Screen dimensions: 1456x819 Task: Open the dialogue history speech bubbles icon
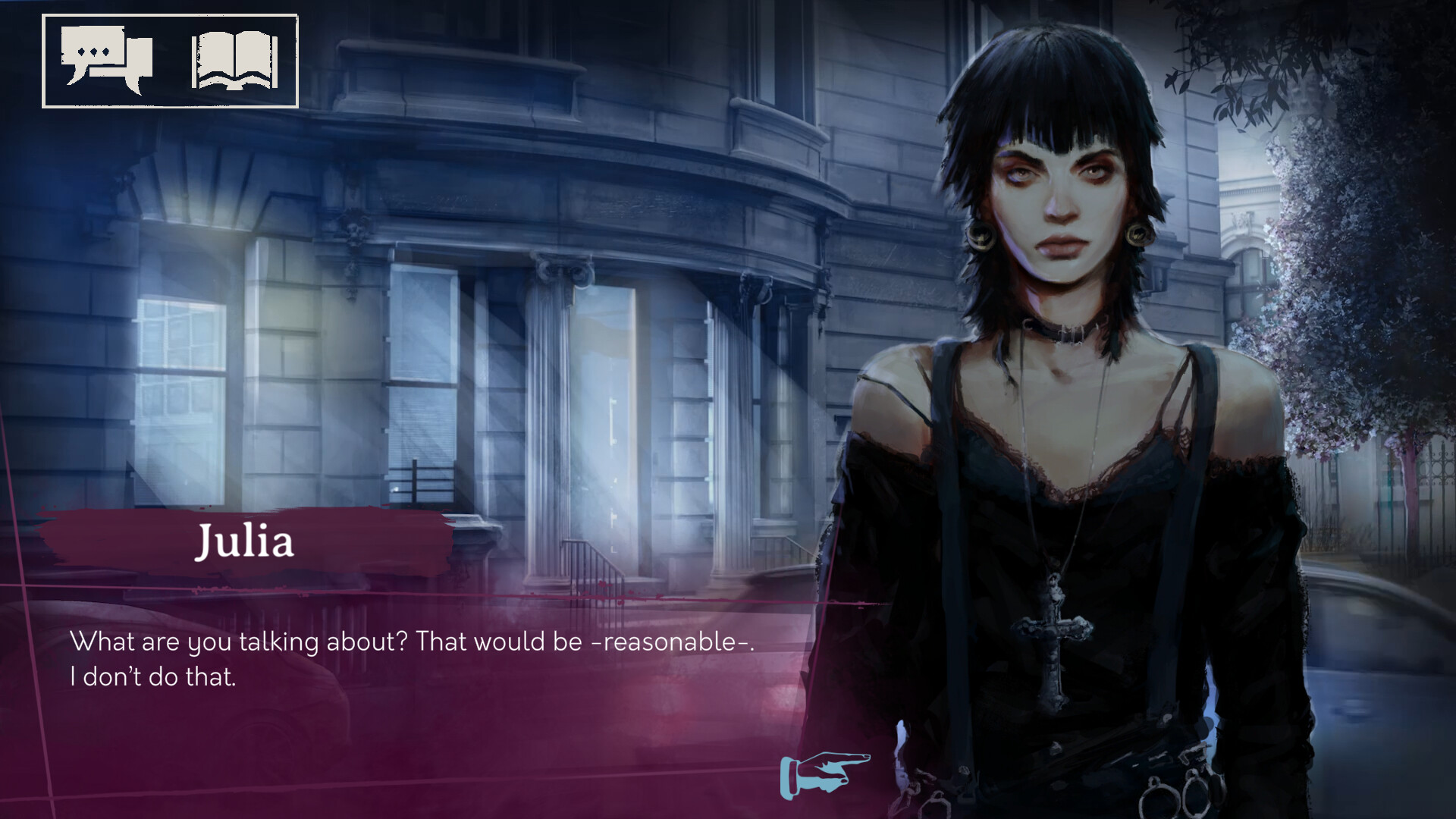tap(106, 59)
